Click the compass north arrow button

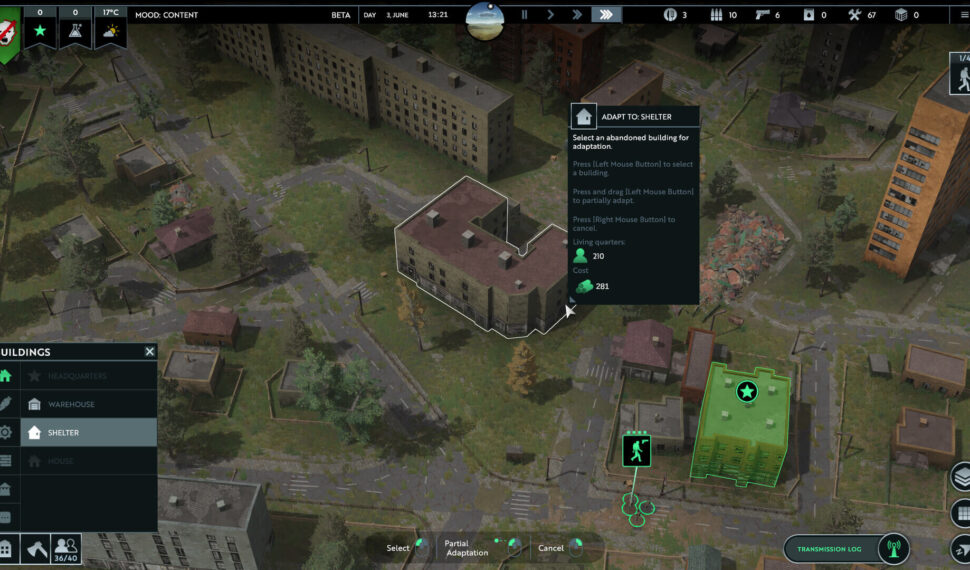pyautogui.click(x=961, y=549)
